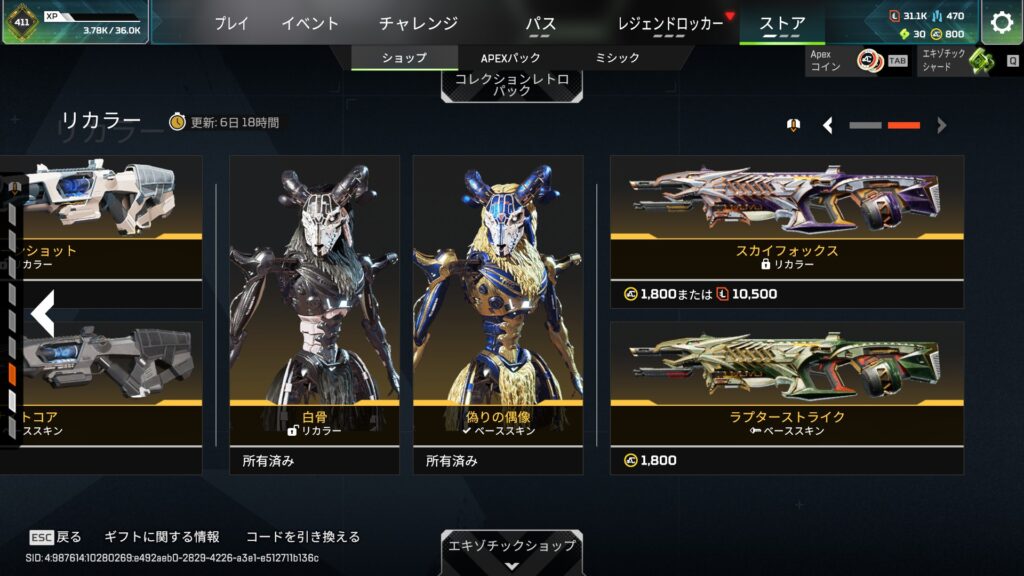Choose the 偽りの偶像 base skin card

coord(498,300)
